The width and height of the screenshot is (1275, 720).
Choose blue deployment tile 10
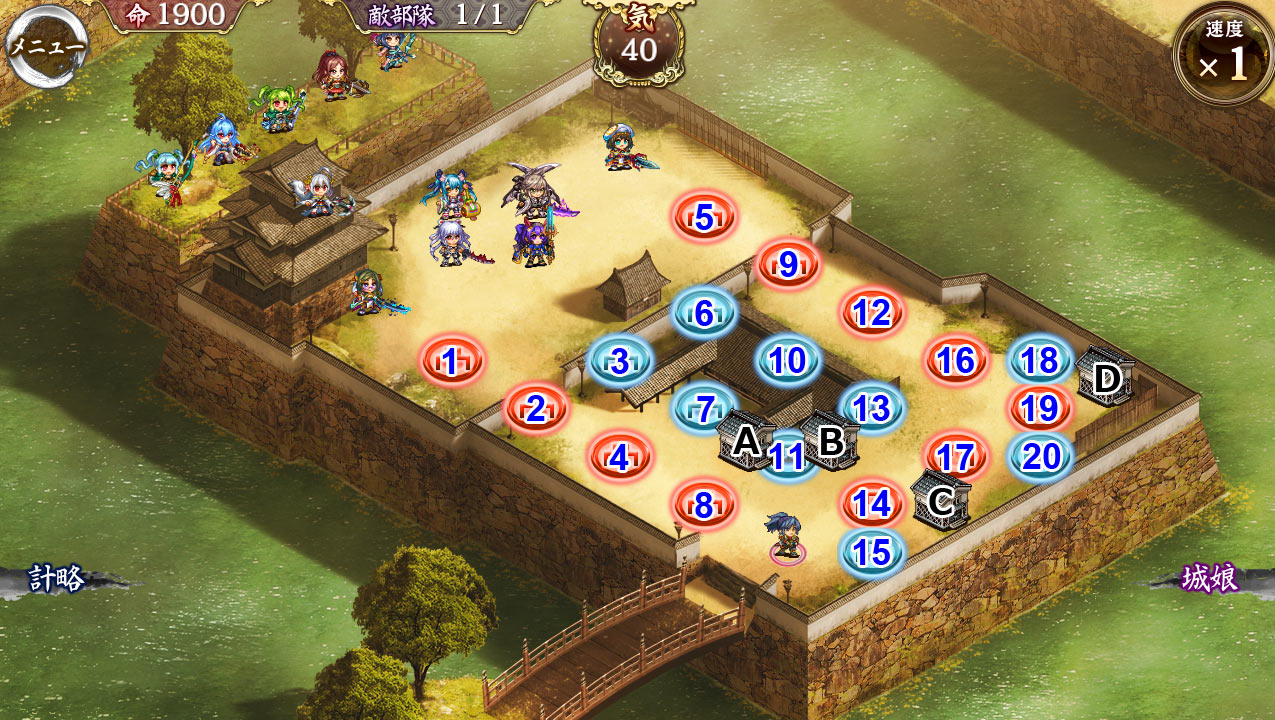[788, 361]
